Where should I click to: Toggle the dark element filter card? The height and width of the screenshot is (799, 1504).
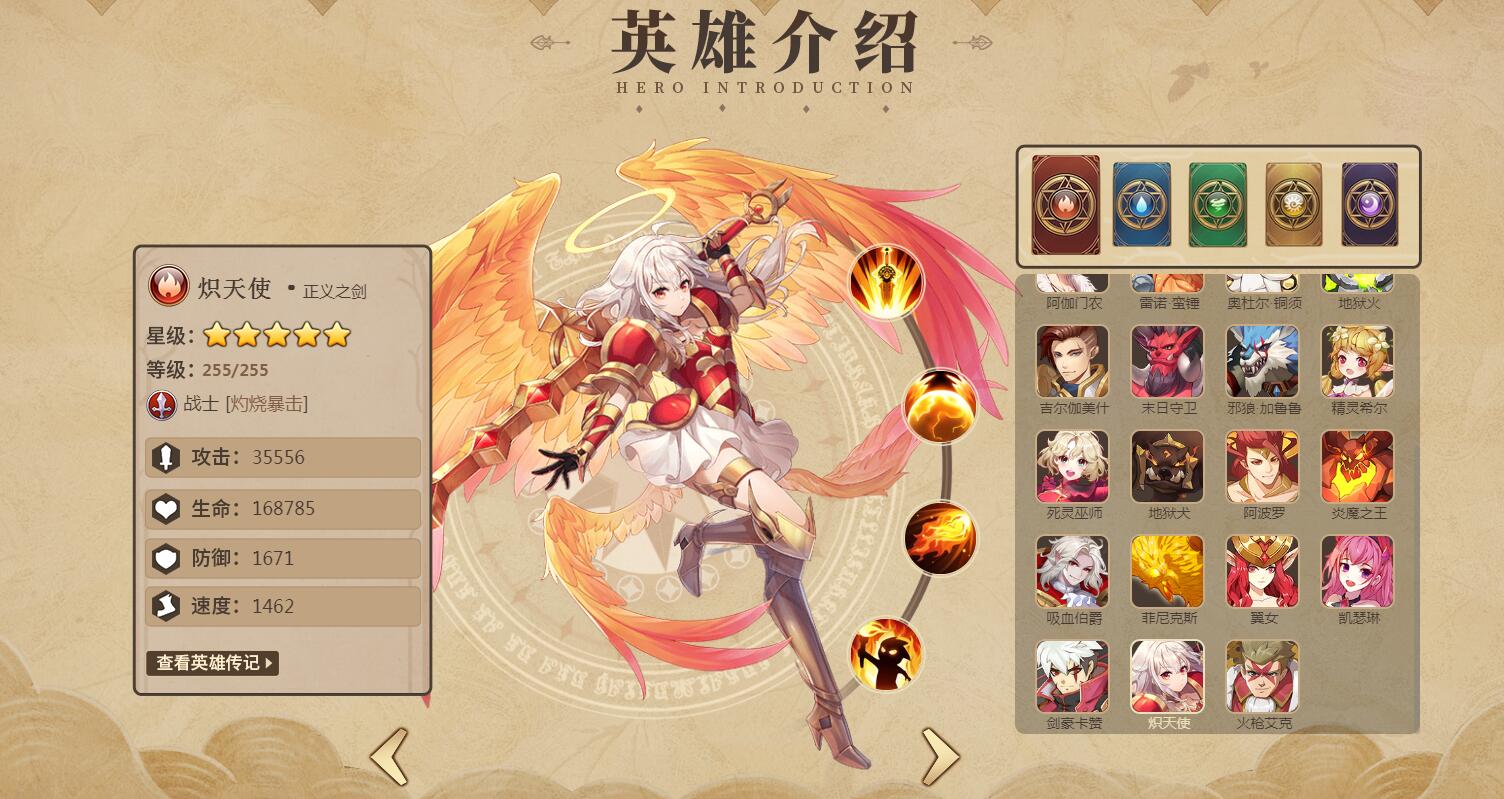[x=1369, y=206]
